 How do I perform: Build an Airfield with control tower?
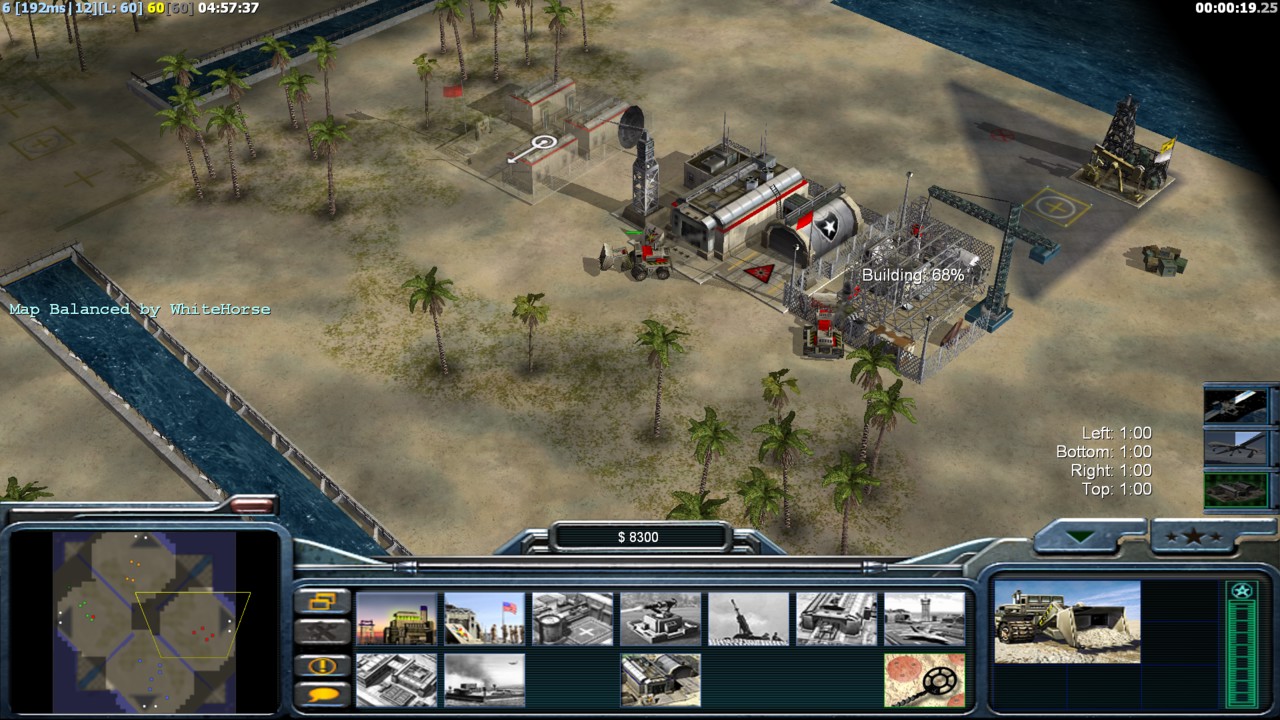click(924, 619)
